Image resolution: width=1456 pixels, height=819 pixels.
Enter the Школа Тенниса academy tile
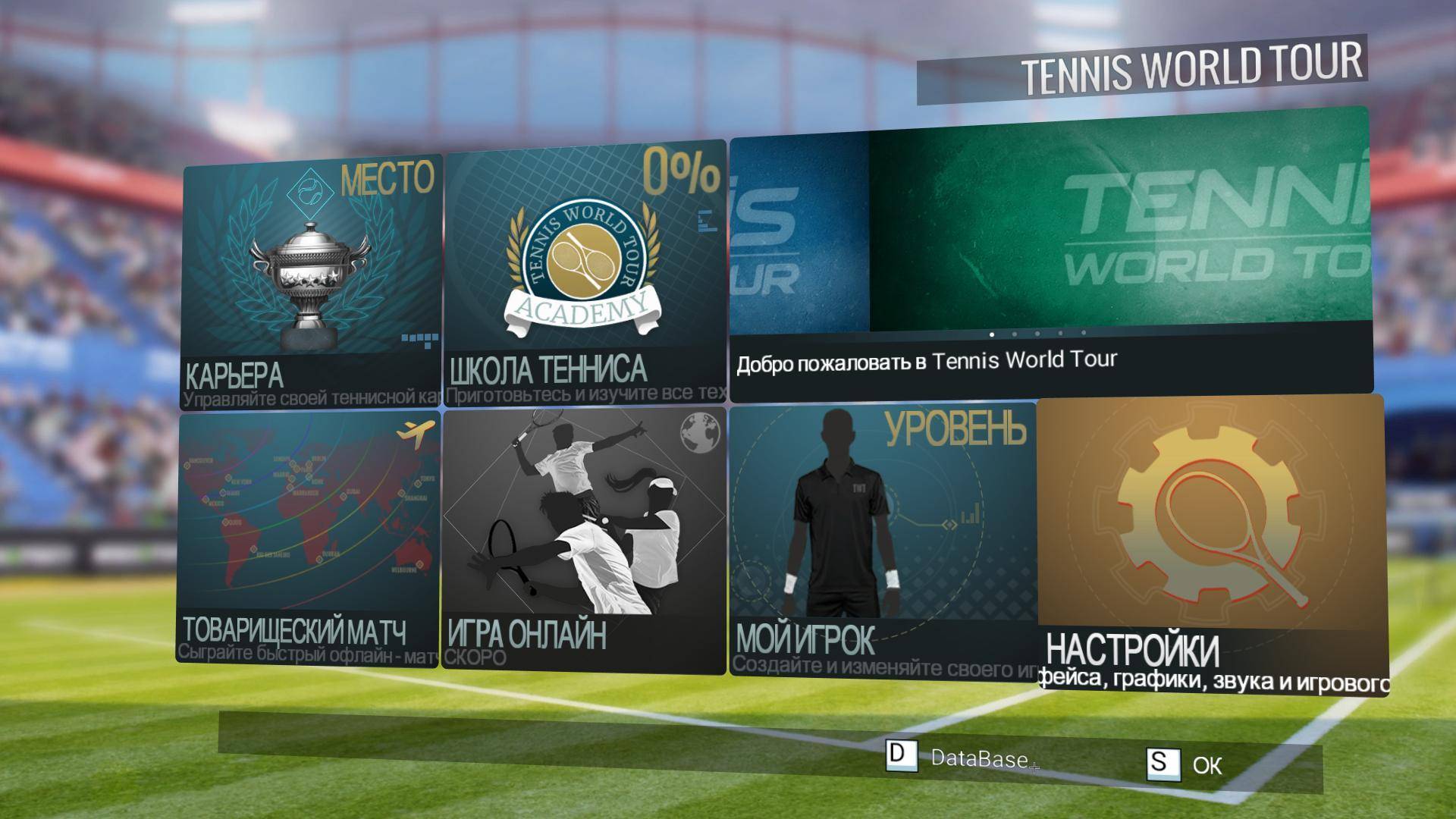coord(584,273)
